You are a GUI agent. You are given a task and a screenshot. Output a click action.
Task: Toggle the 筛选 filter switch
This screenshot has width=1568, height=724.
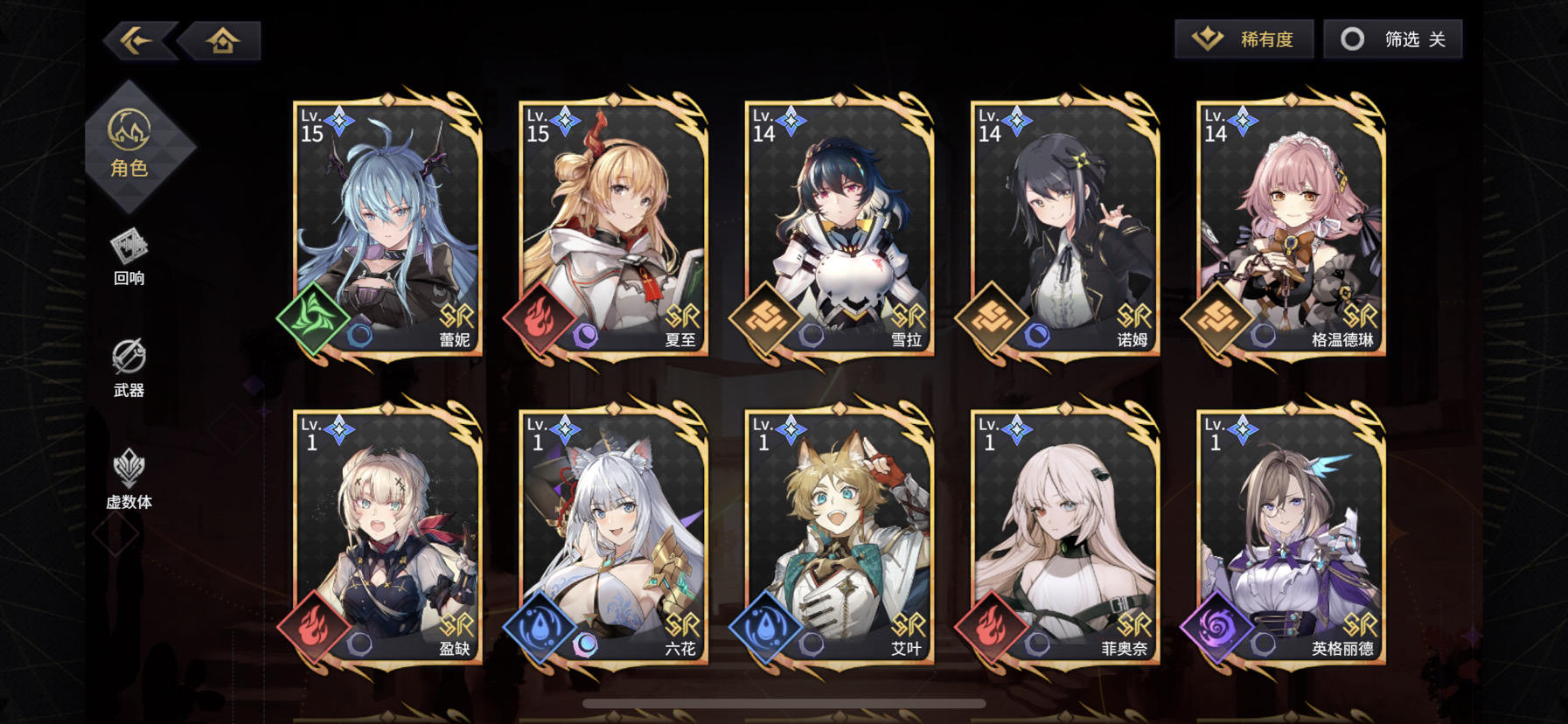[1391, 38]
